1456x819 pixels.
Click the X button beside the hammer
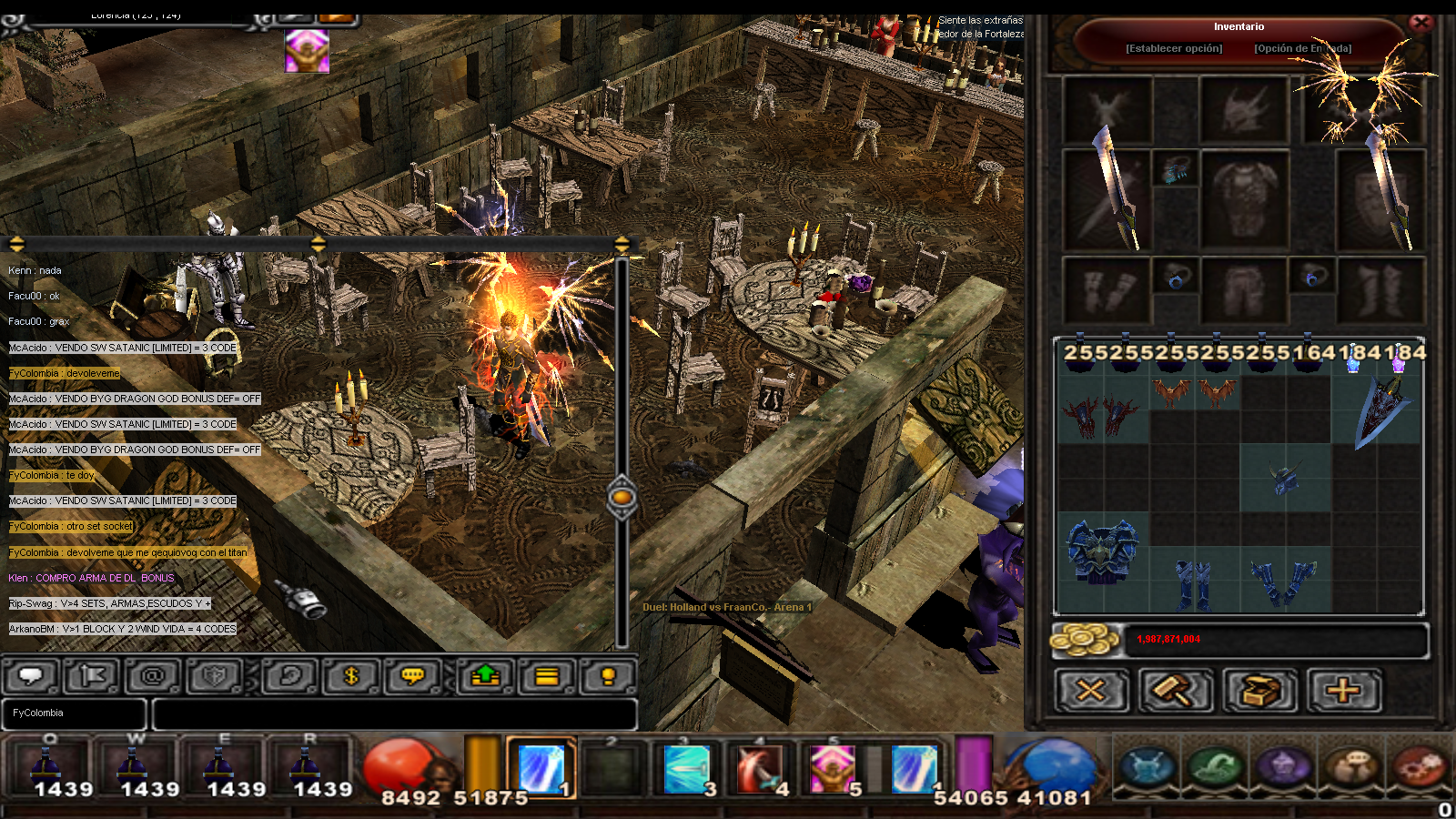click(x=1091, y=691)
